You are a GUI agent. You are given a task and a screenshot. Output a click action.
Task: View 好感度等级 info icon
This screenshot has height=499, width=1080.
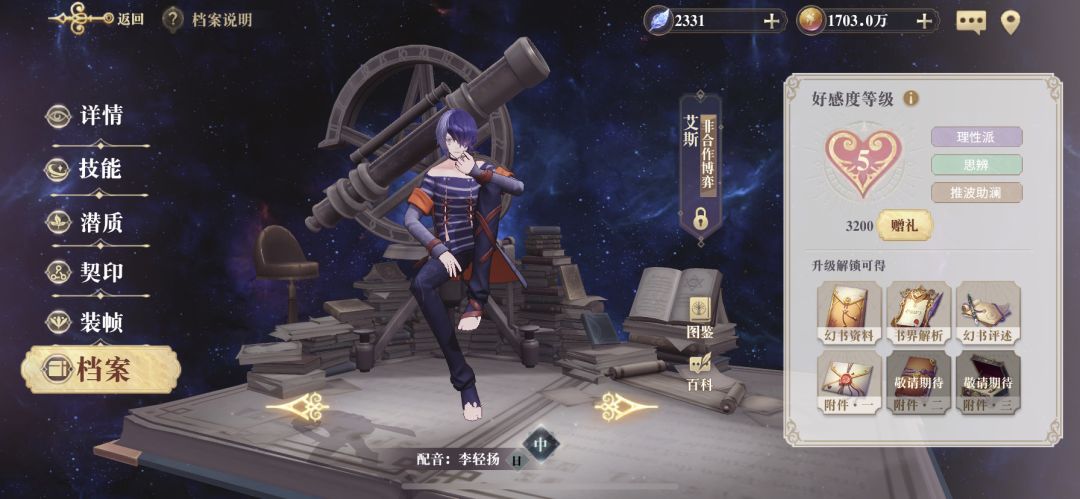911,98
